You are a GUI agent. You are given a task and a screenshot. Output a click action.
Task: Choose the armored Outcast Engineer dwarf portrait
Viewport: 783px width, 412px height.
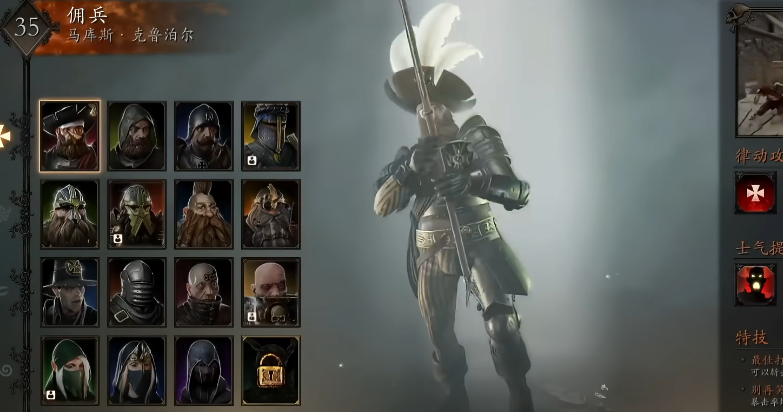pyautogui.click(x=270, y=213)
